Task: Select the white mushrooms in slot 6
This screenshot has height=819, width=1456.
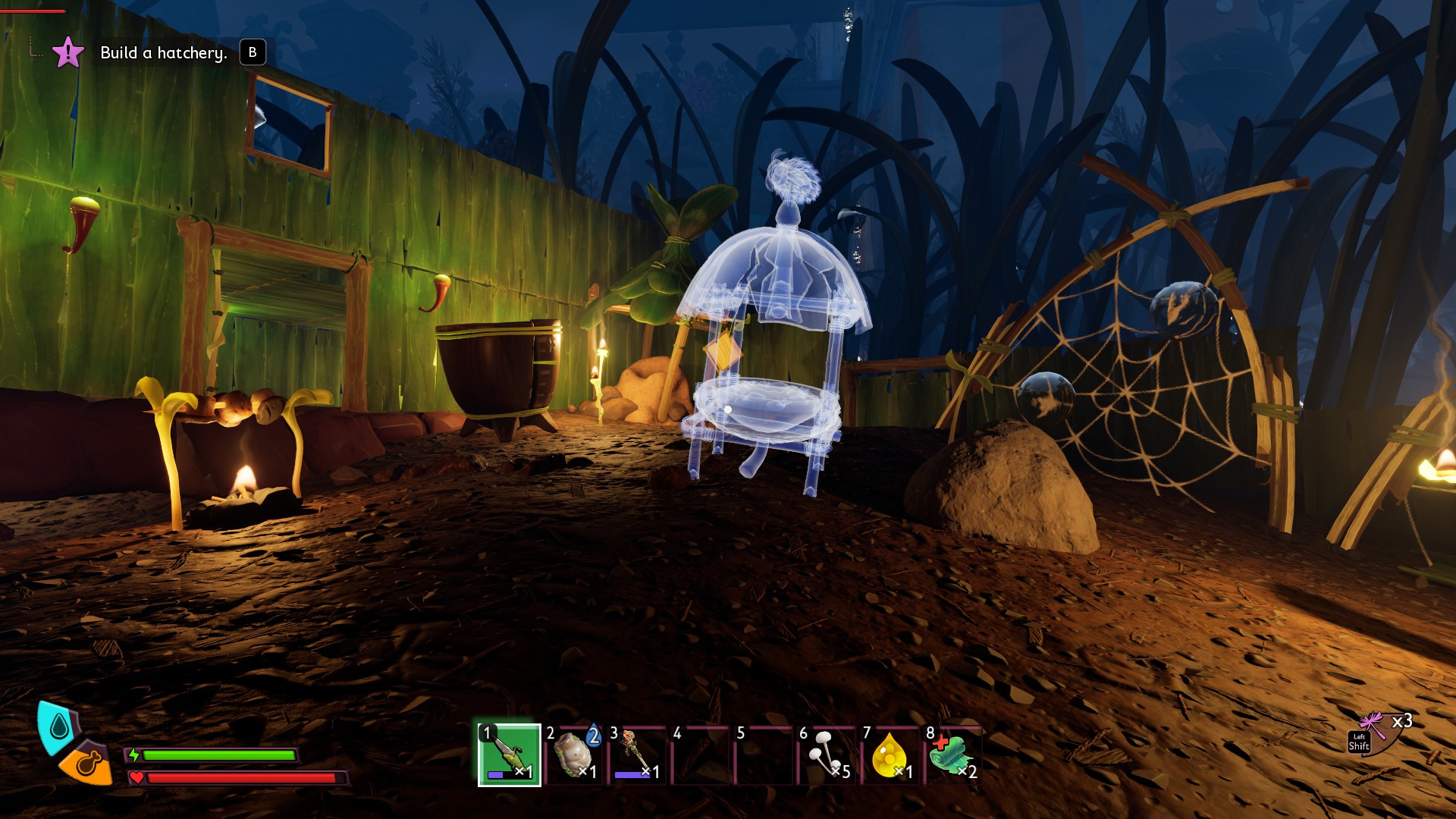Action: coord(827,755)
